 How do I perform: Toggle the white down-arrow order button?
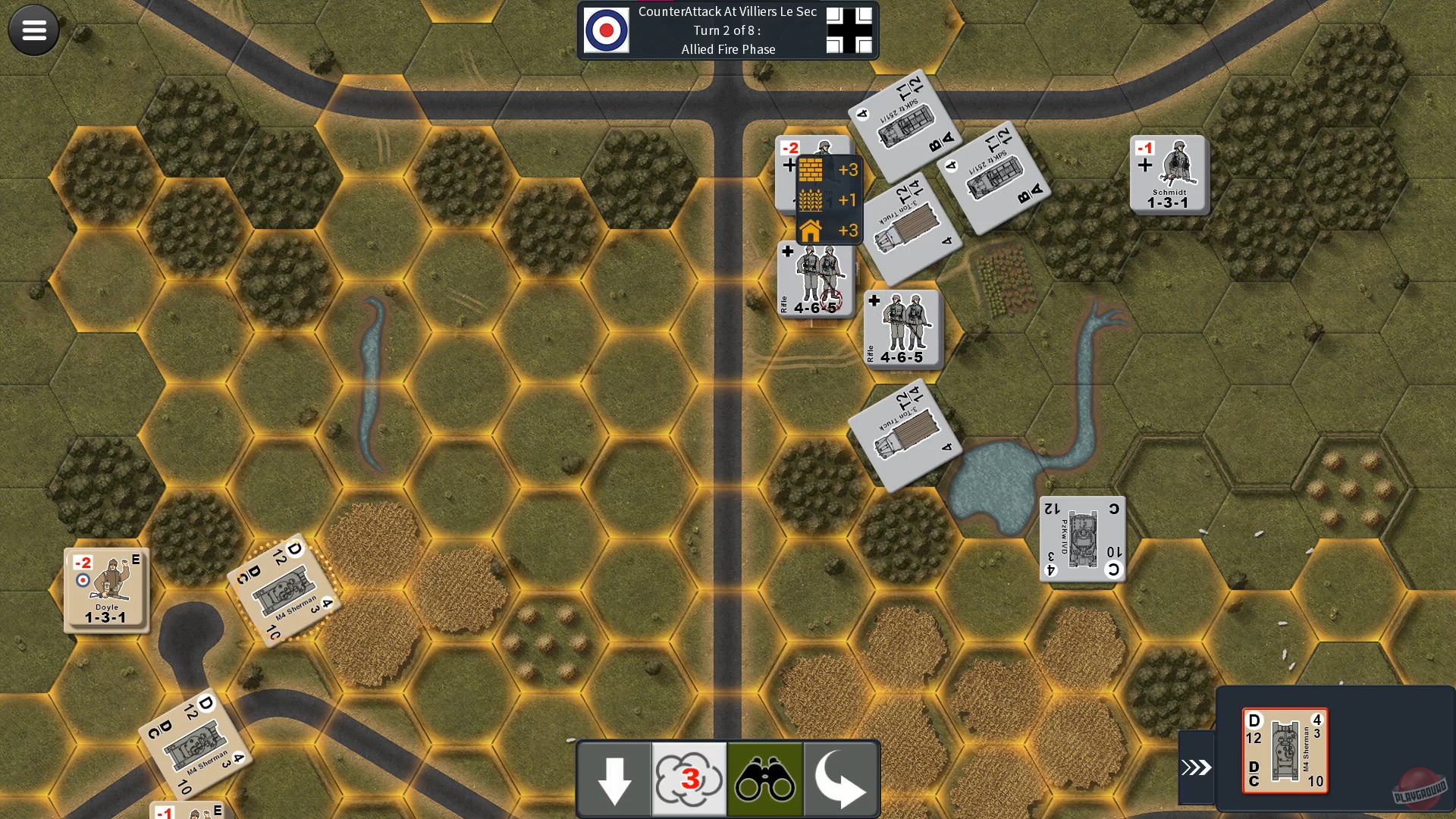614,779
